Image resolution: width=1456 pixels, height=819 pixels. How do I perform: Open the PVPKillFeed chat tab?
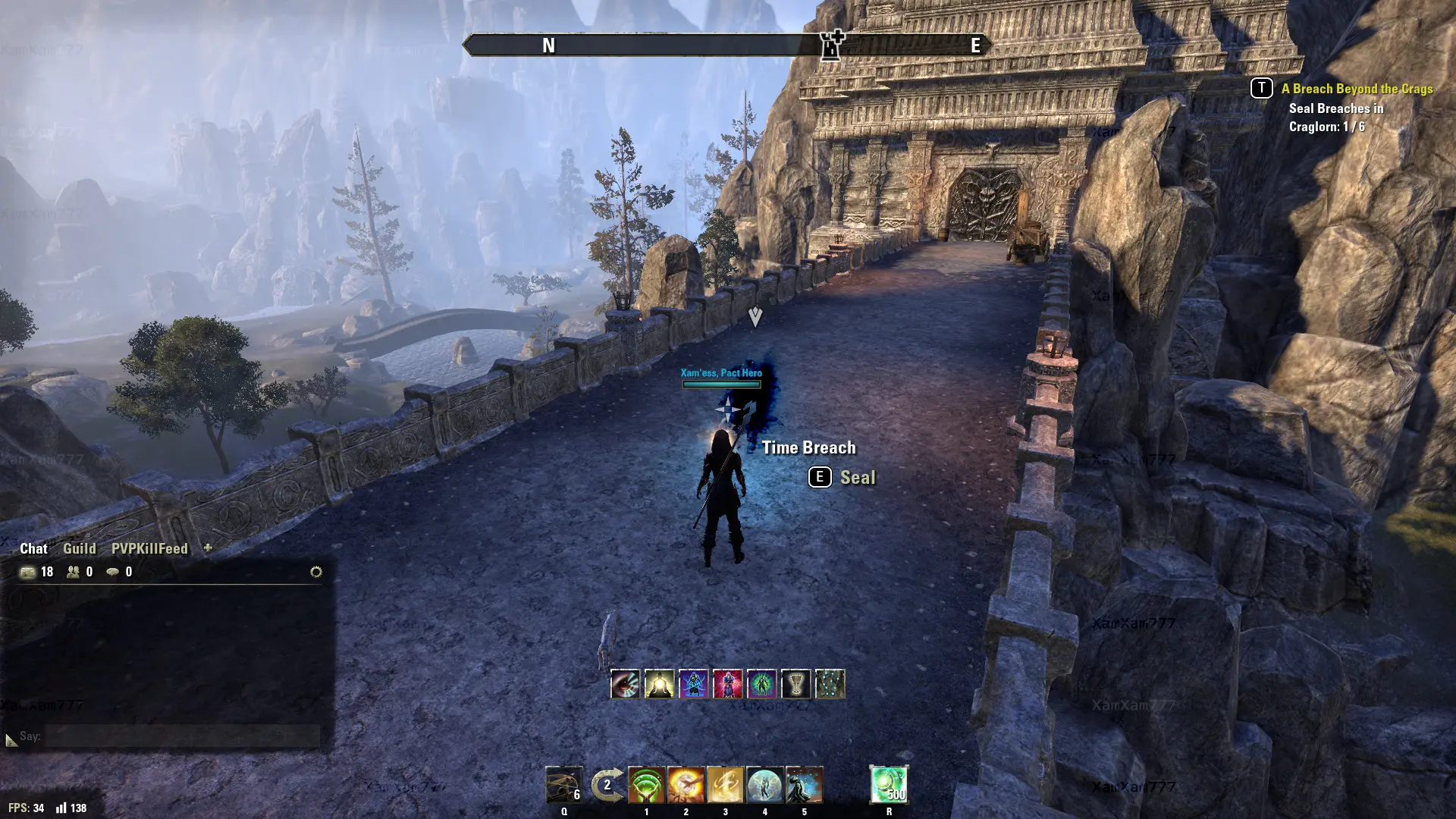coord(149,548)
